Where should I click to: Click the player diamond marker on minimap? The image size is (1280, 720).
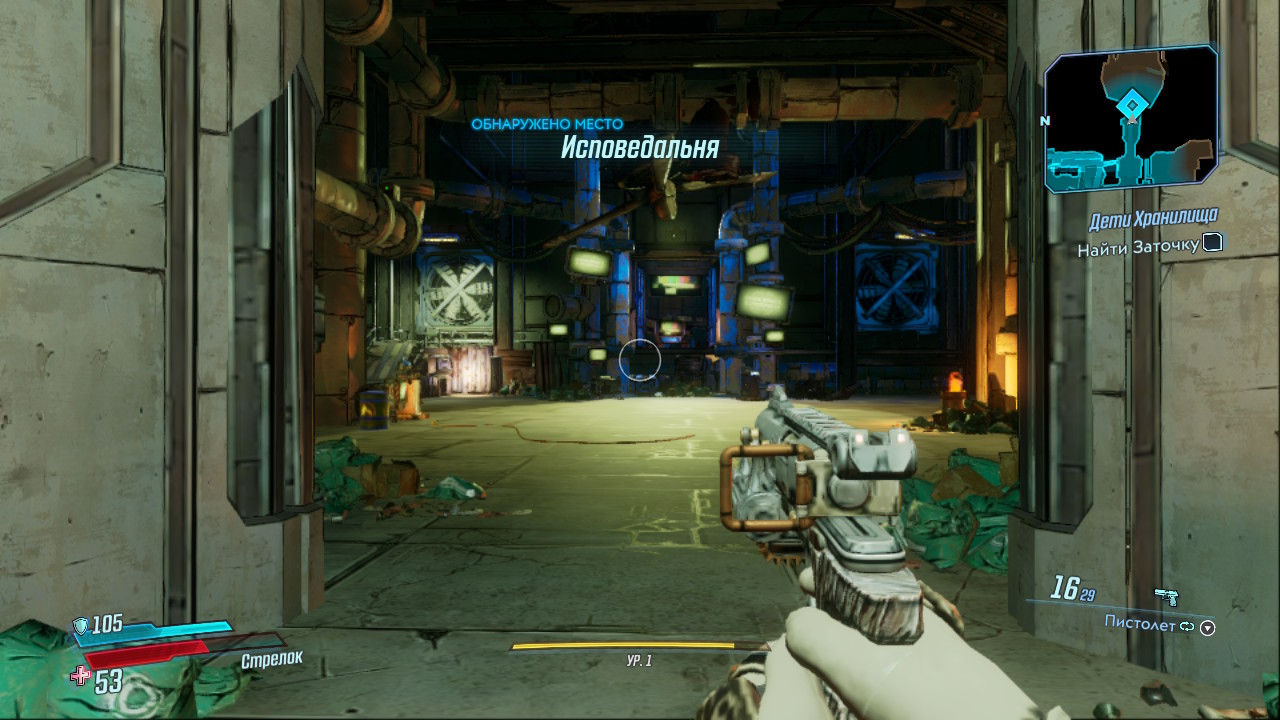tap(1131, 104)
